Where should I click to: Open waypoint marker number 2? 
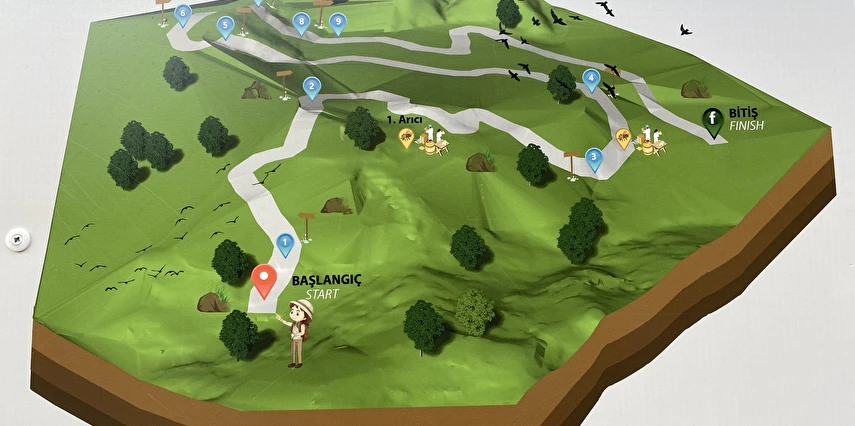point(312,88)
